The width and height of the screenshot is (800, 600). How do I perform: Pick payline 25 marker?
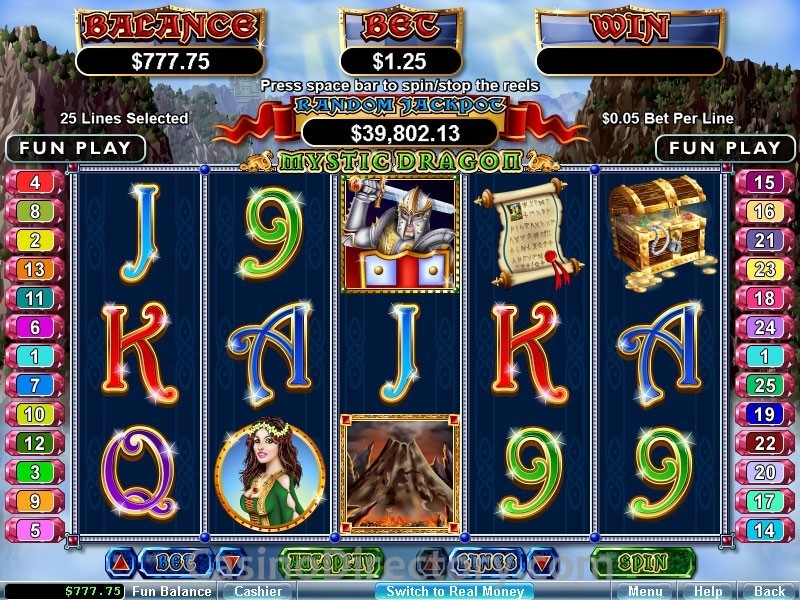765,385
